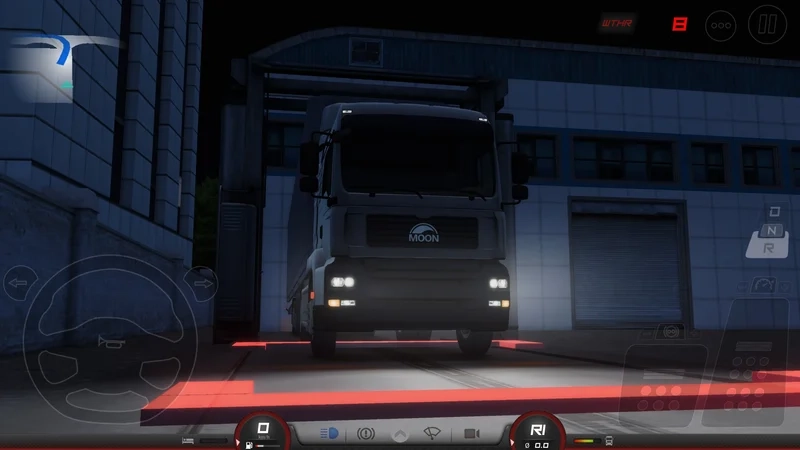Pause the game
Image resolution: width=800 pixels, height=450 pixels.
pos(767,24)
